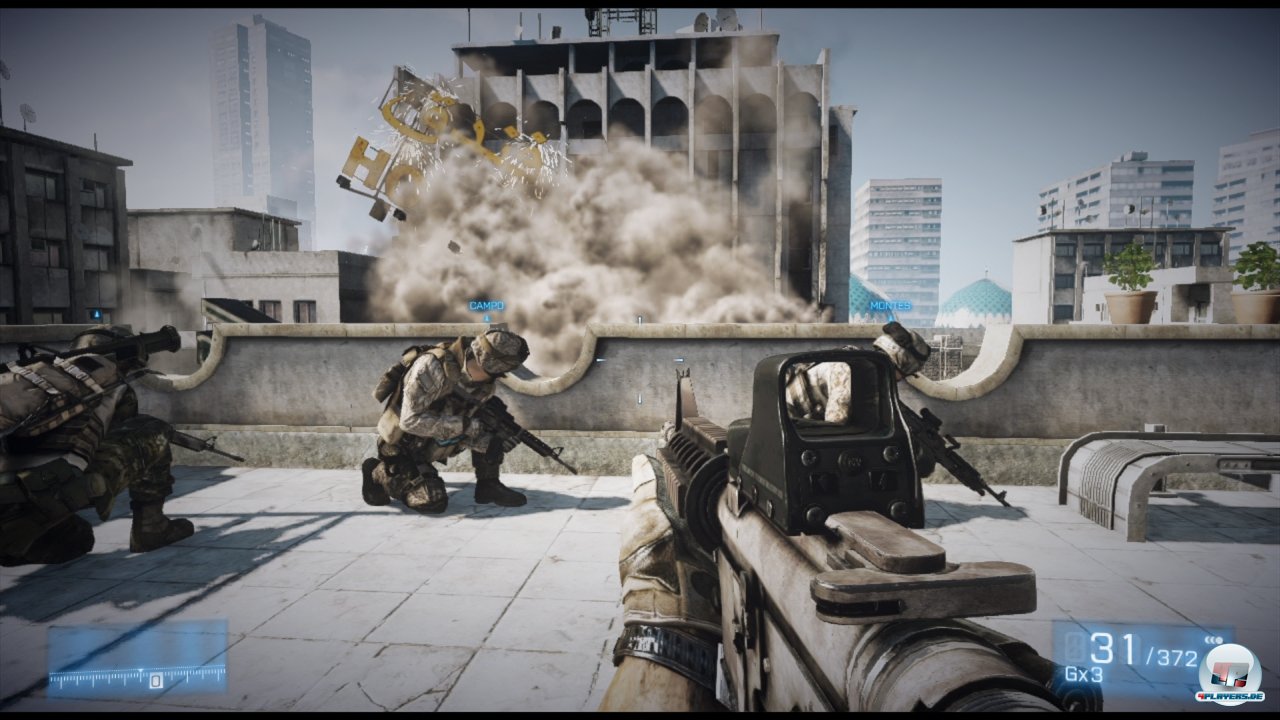Click the 4PLAYERS.DE text banner

(x=1230, y=696)
